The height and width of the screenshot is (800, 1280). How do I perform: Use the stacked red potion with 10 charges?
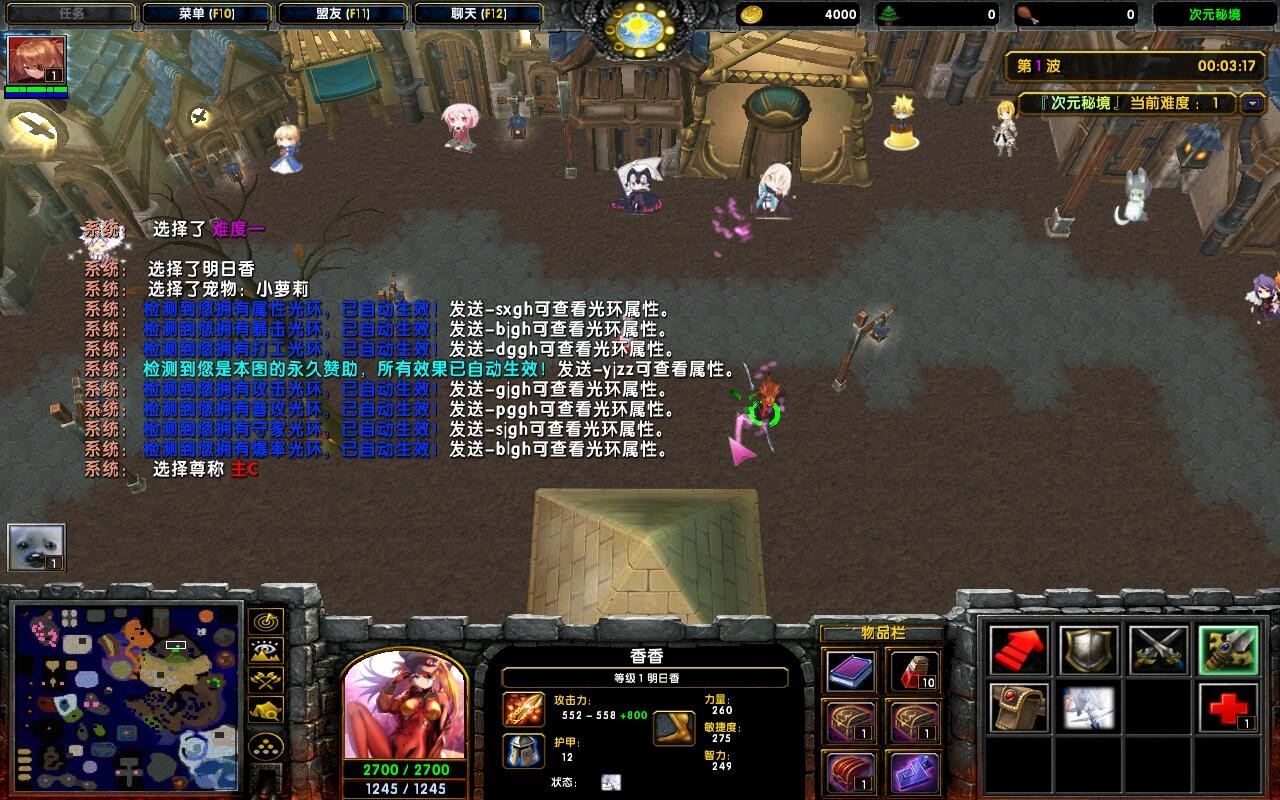click(912, 670)
